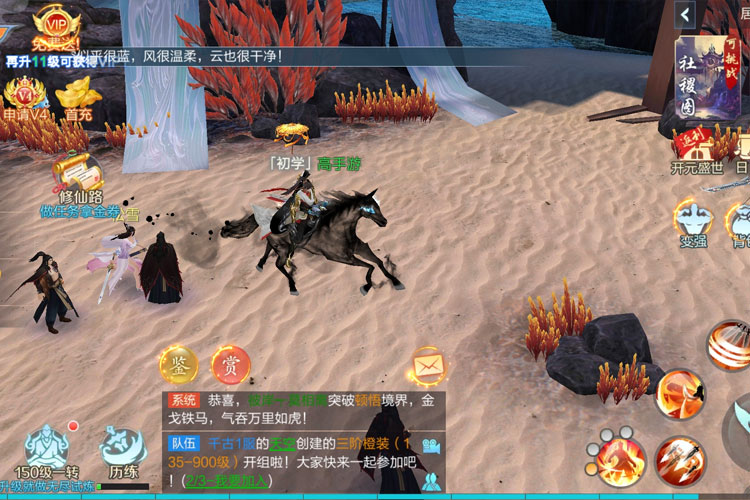Open the mail envelope icon
Viewport: 750px width, 500px height.
click(x=427, y=367)
